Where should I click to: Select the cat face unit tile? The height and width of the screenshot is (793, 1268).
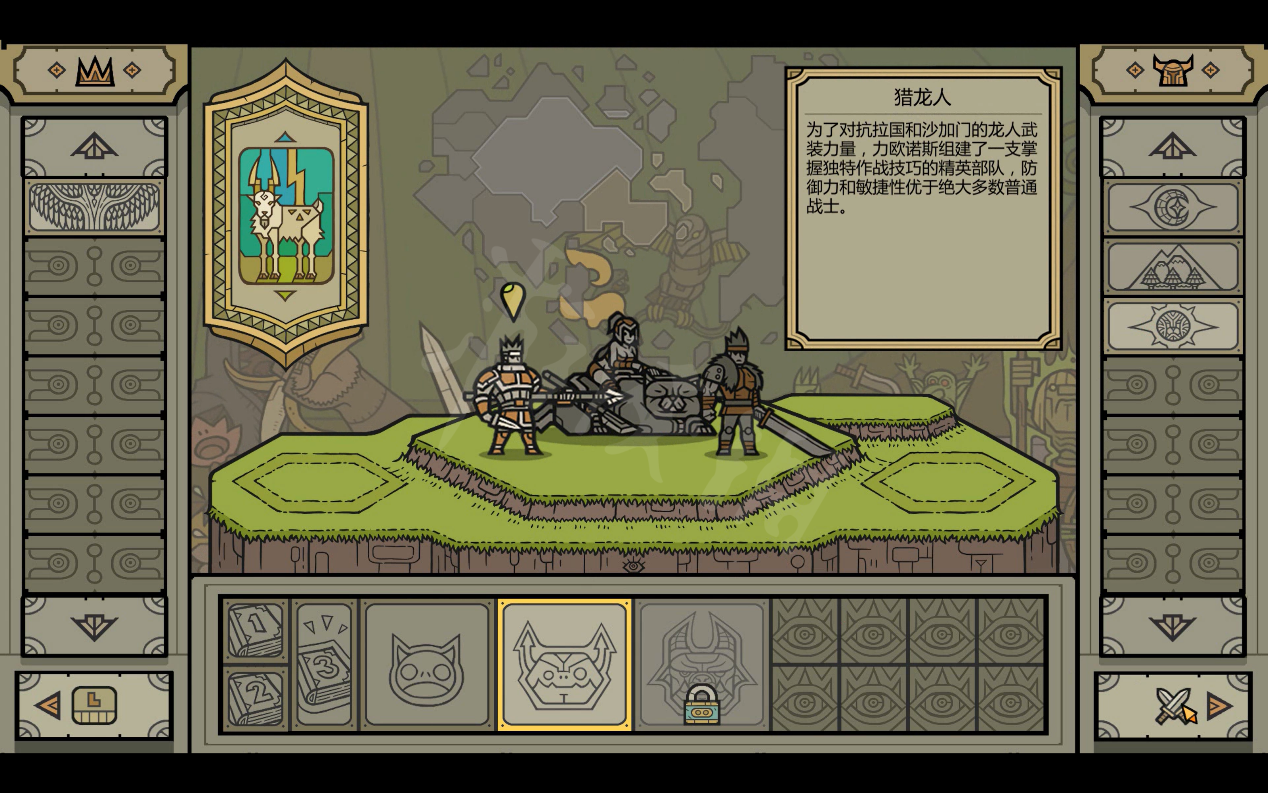[x=427, y=665]
